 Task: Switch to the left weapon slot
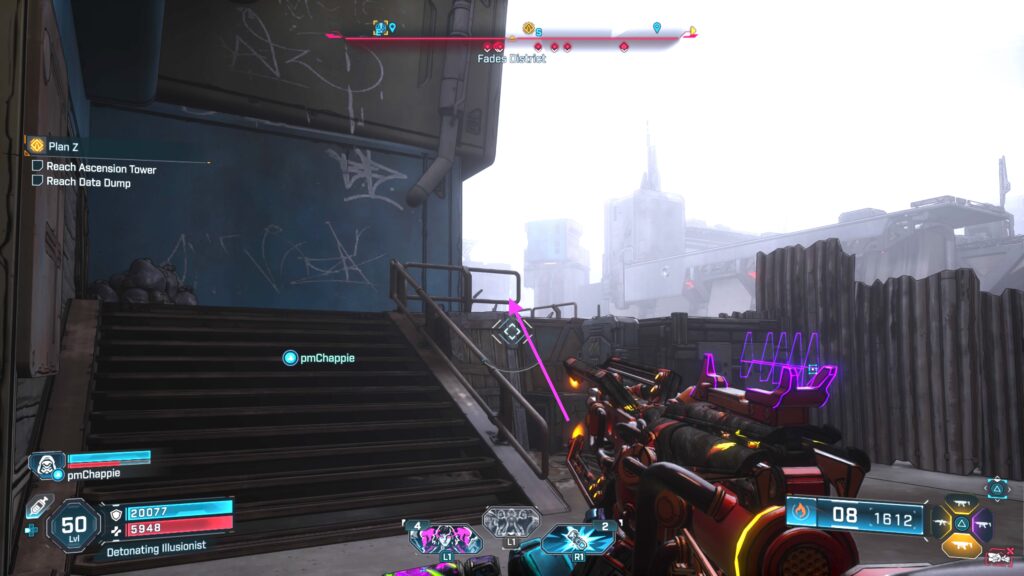(x=939, y=522)
